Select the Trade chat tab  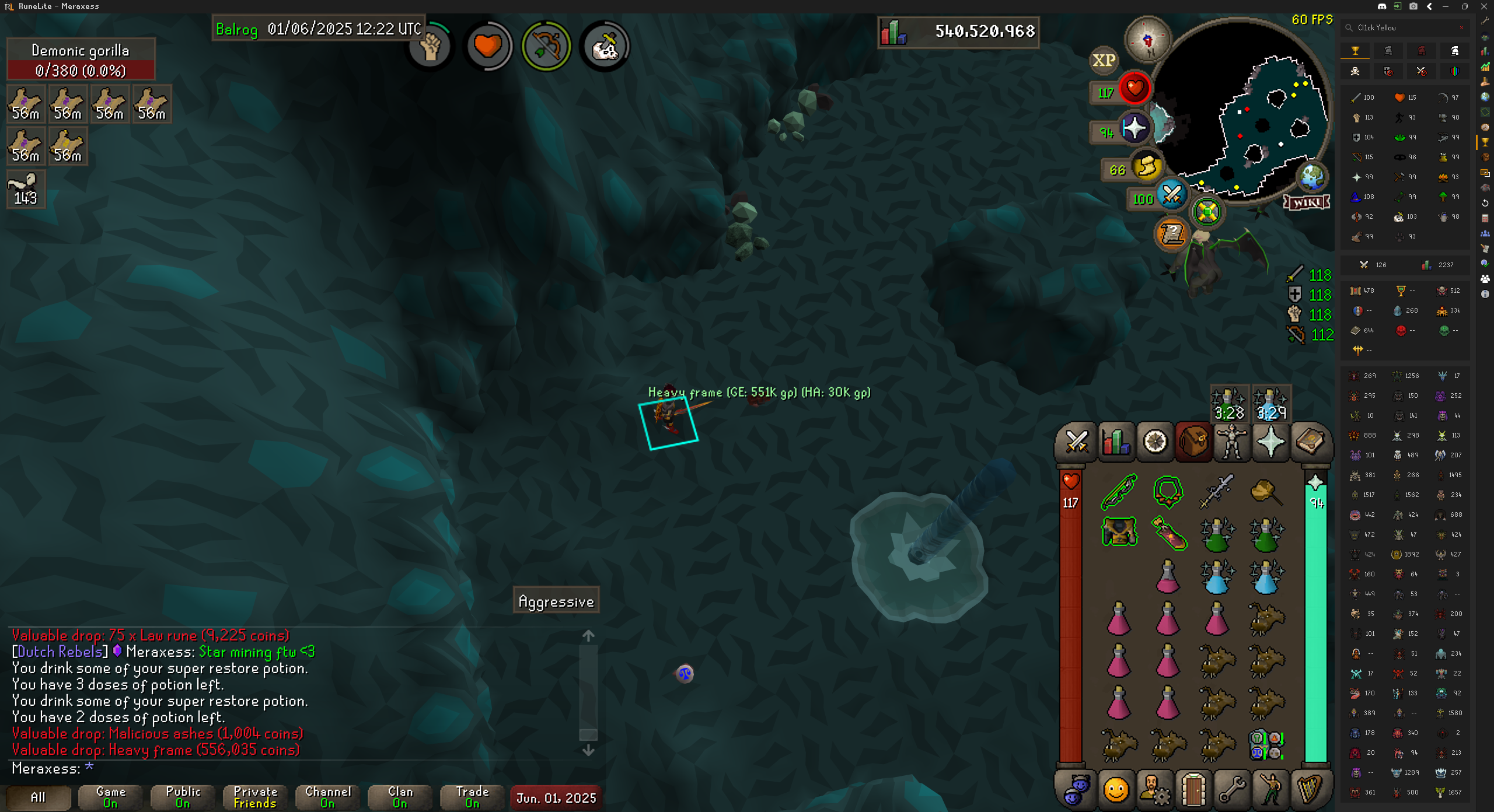click(x=472, y=797)
